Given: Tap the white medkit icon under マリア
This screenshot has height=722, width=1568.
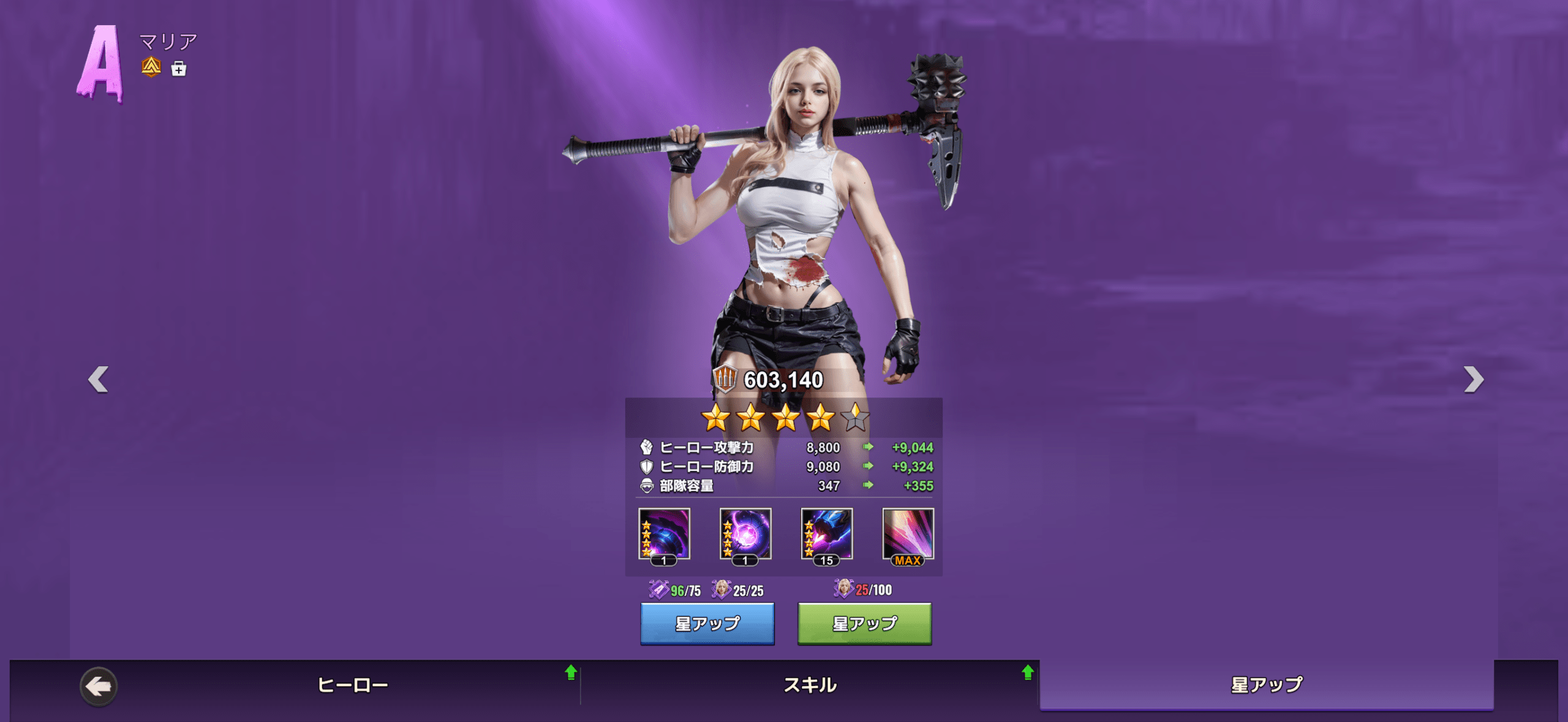Looking at the screenshot, I should pyautogui.click(x=179, y=69).
